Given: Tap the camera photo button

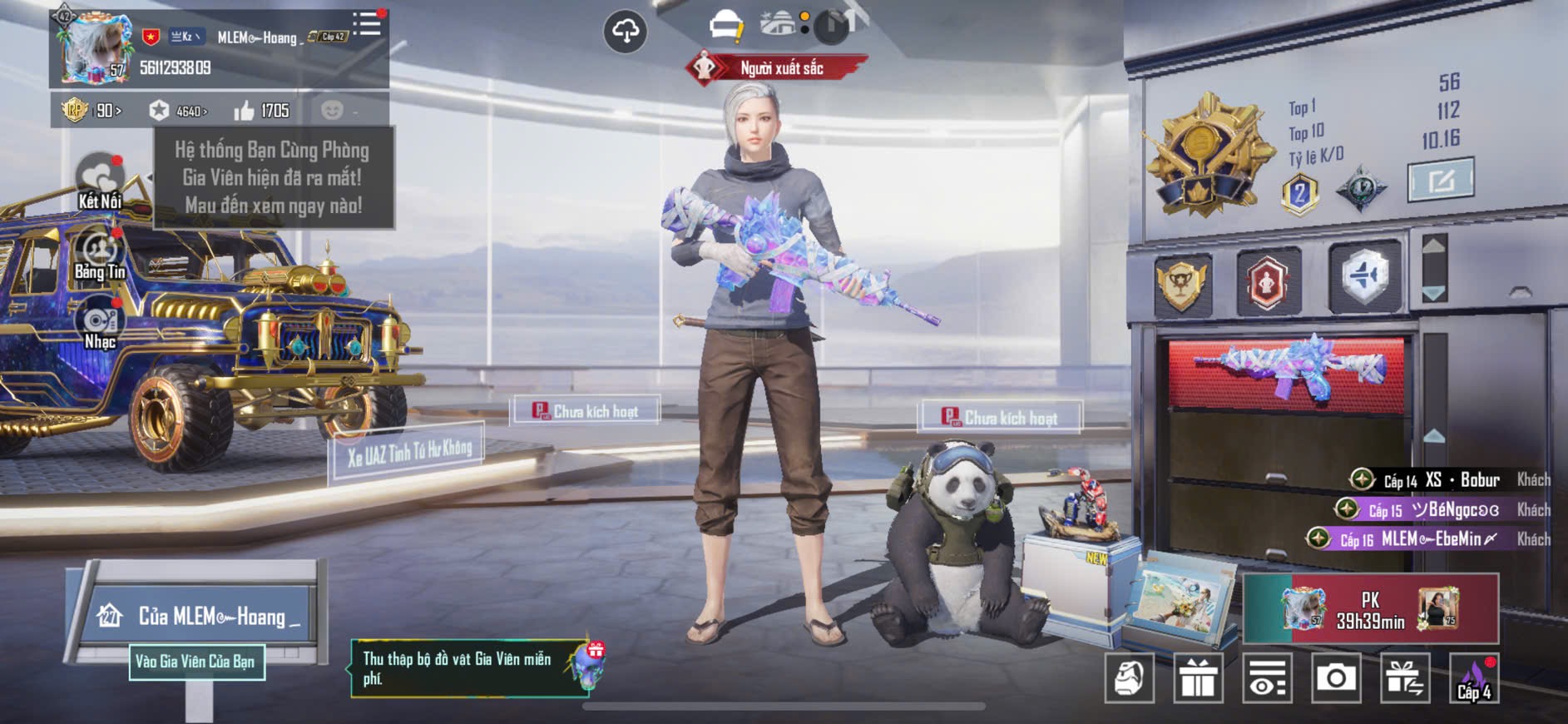Looking at the screenshot, I should click(x=1335, y=678).
